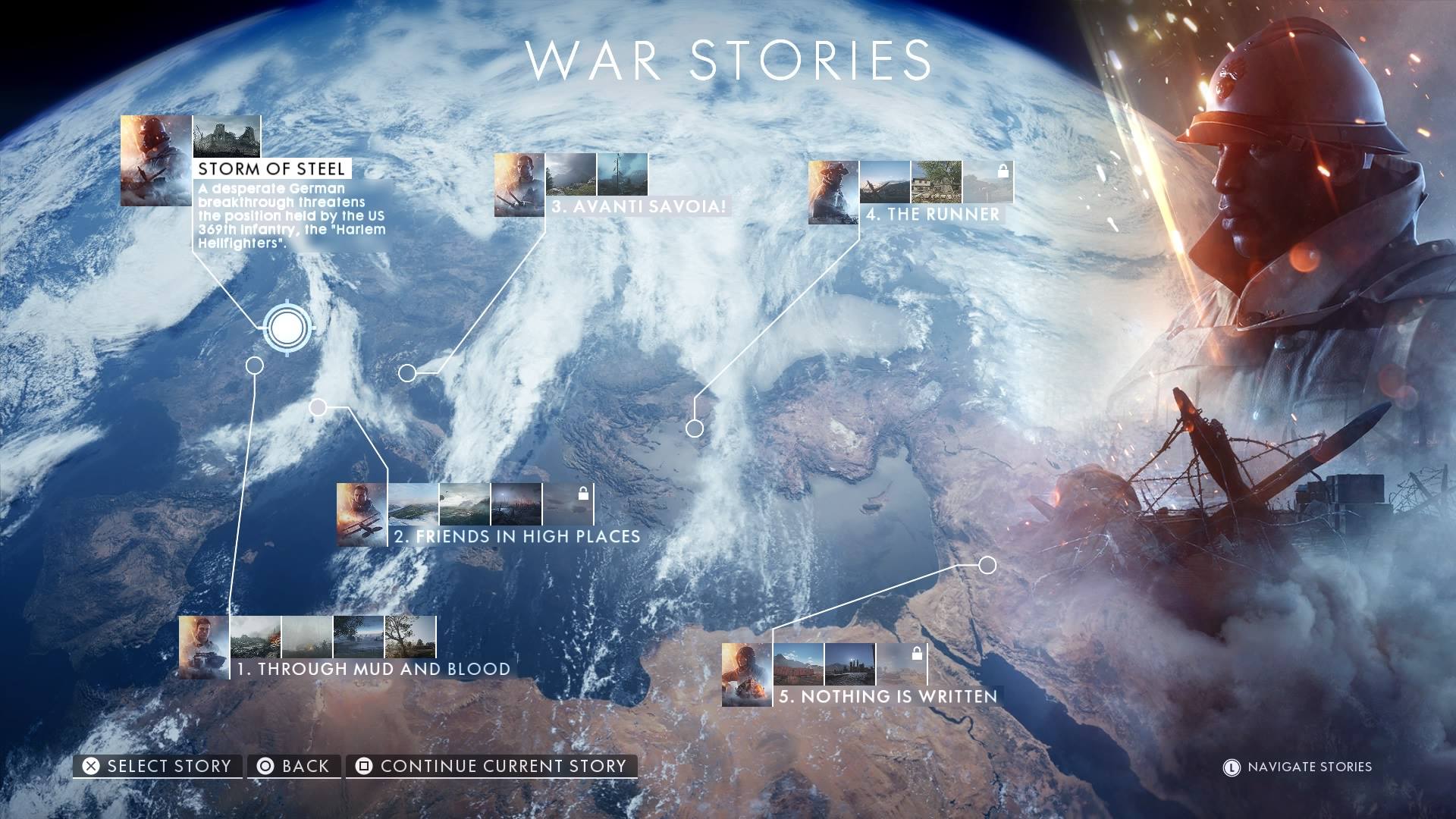1456x819 pixels.
Task: Choose Nothing Is Written story
Action: [888, 696]
